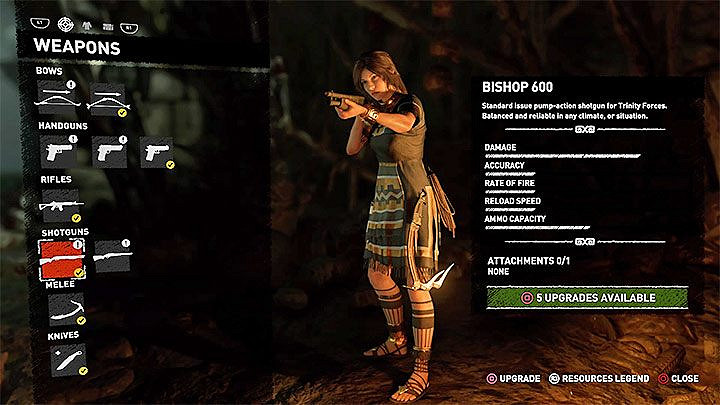The width and height of the screenshot is (720, 405).
Task: Open the knife weapon slot
Action: coord(64,359)
